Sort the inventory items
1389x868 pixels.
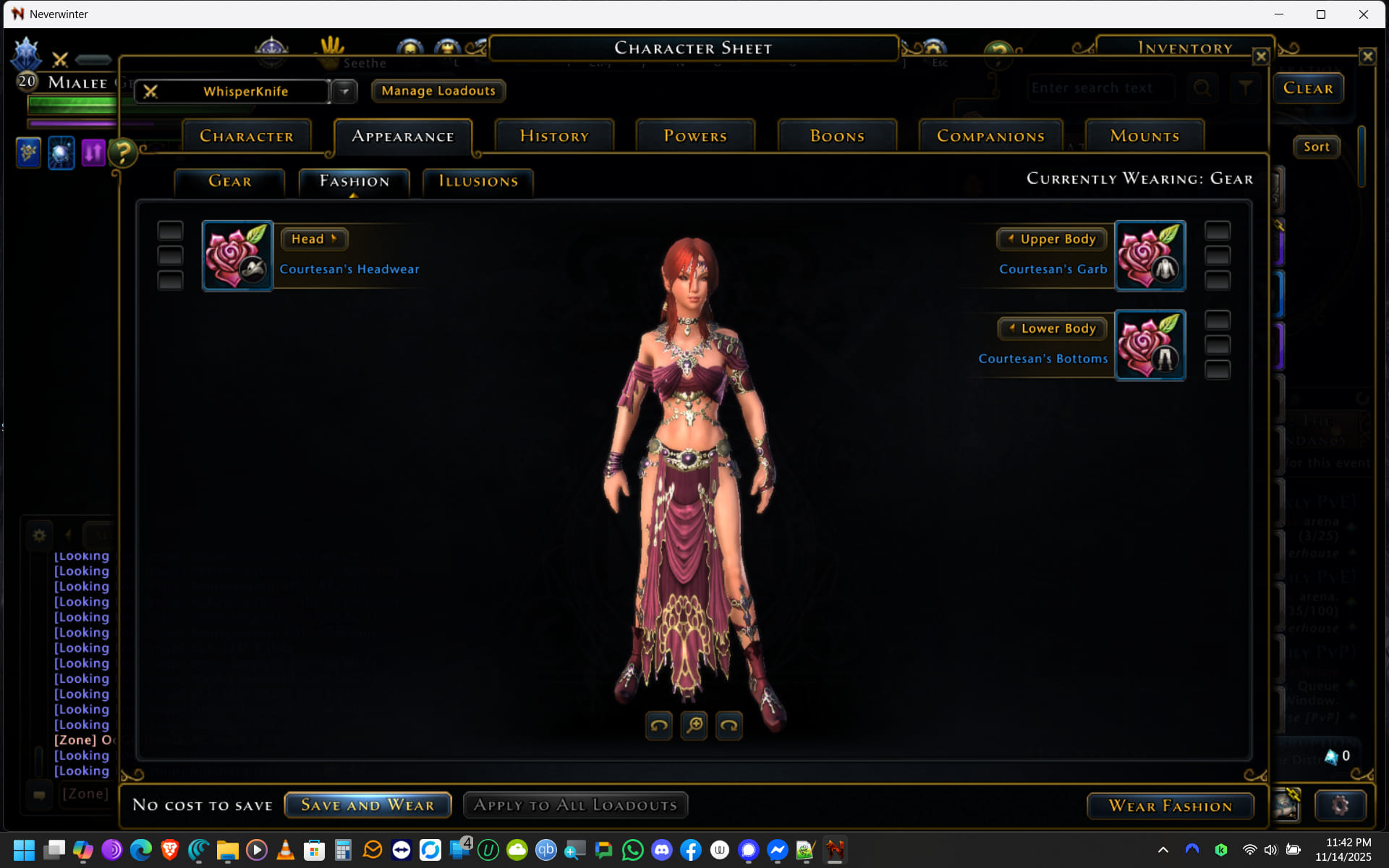pyautogui.click(x=1317, y=147)
